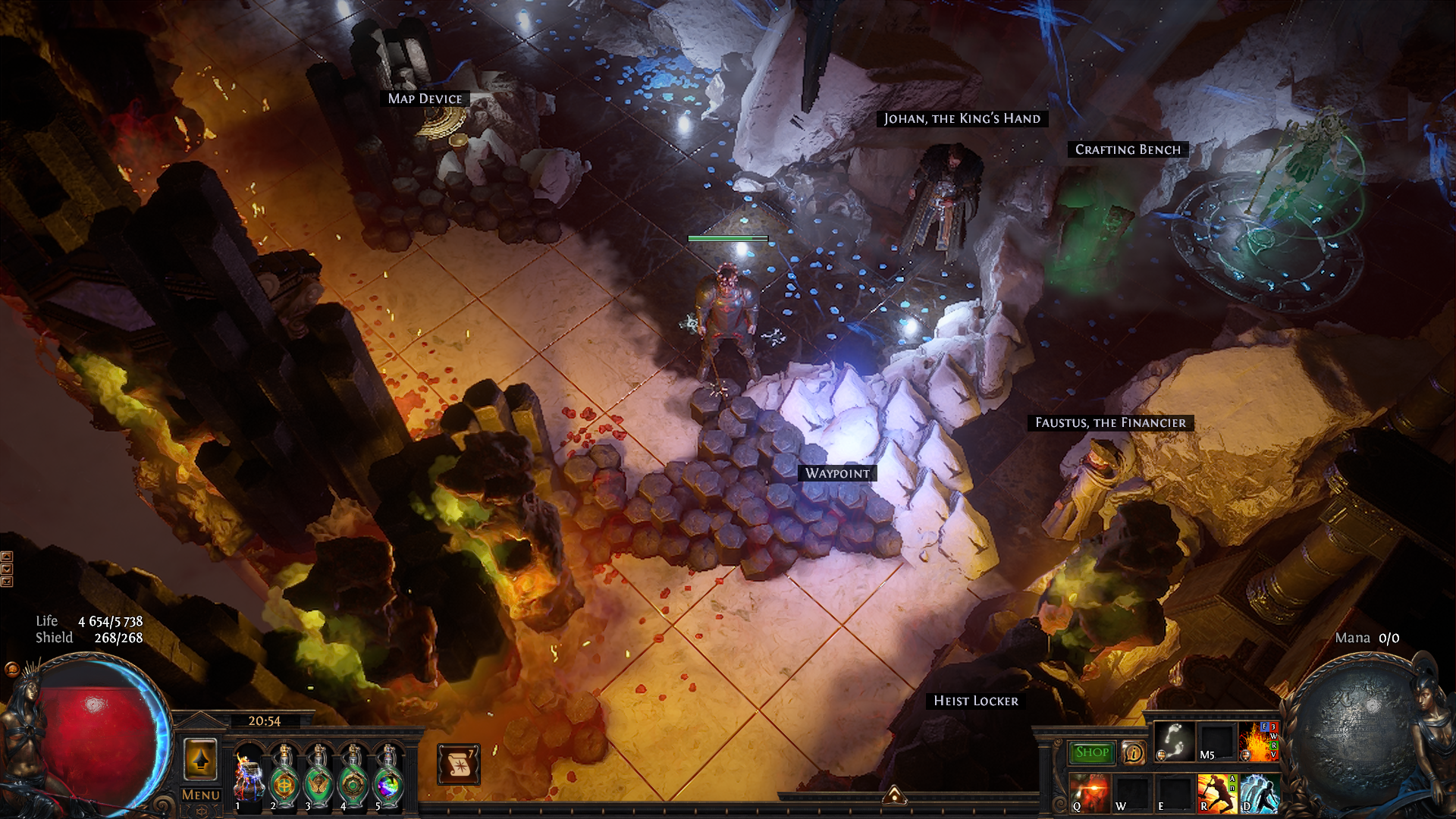Click the orange info chat bubble icon
Screen dimensions: 1456x819
(1133, 752)
